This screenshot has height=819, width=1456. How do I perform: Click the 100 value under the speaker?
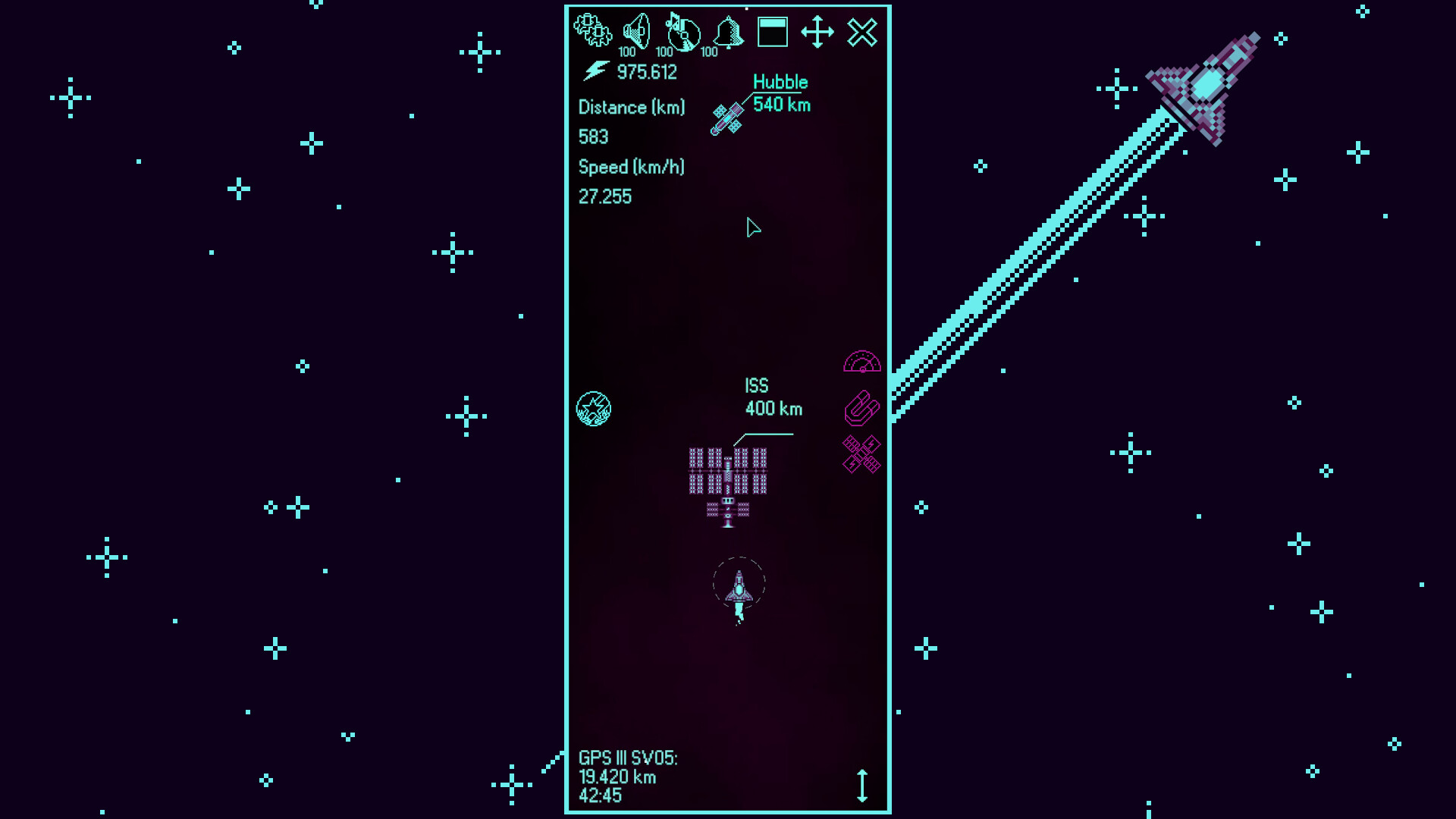(x=626, y=53)
